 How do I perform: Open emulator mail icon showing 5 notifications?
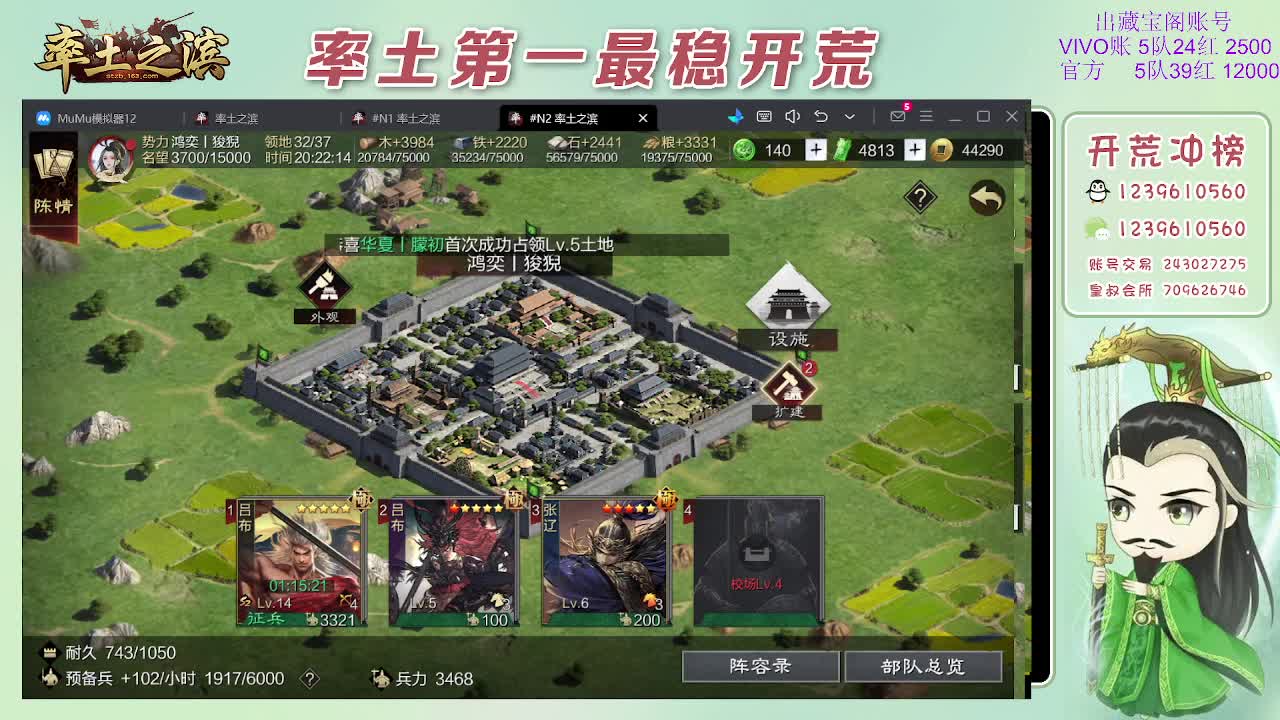896,117
